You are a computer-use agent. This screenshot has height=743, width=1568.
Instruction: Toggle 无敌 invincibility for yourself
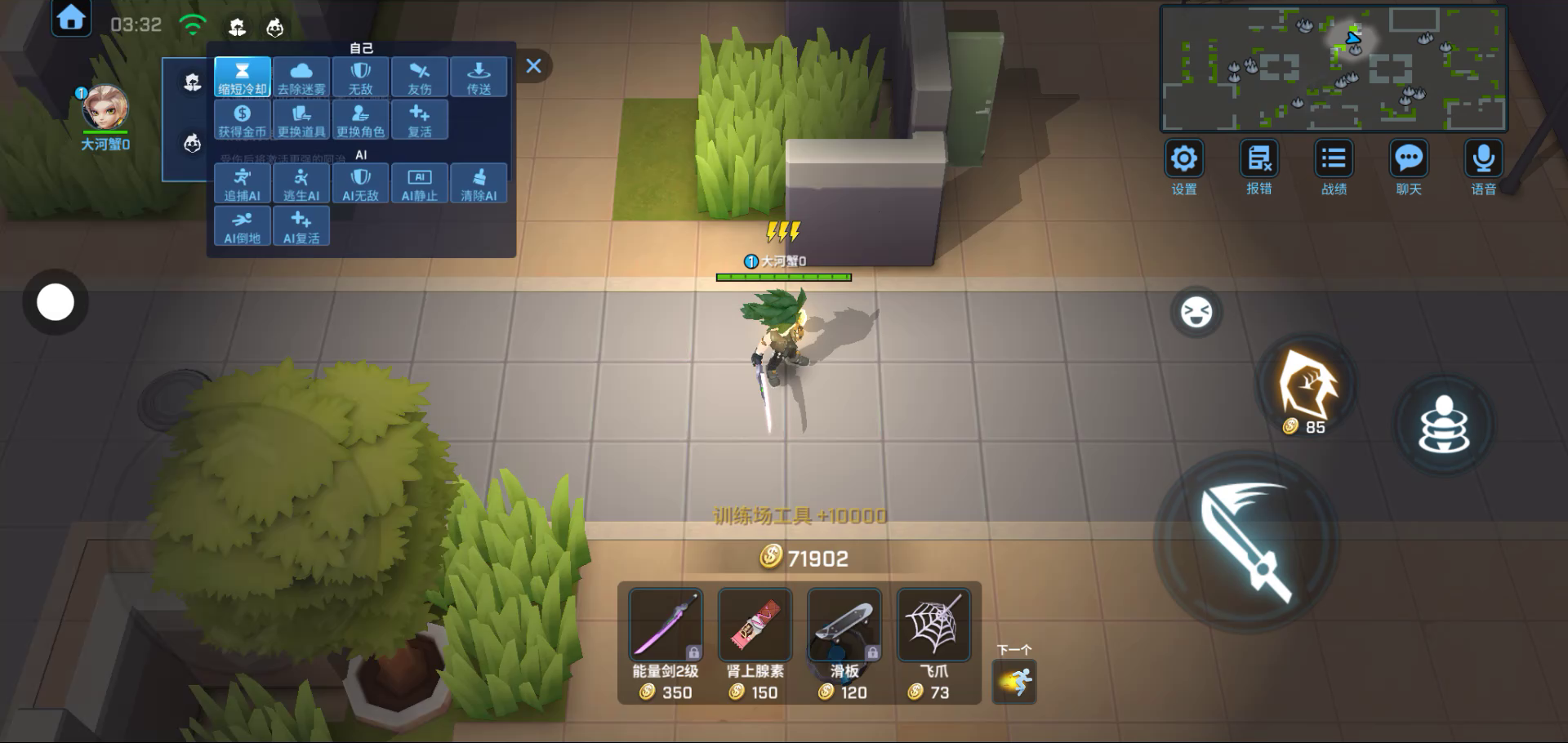tap(360, 78)
